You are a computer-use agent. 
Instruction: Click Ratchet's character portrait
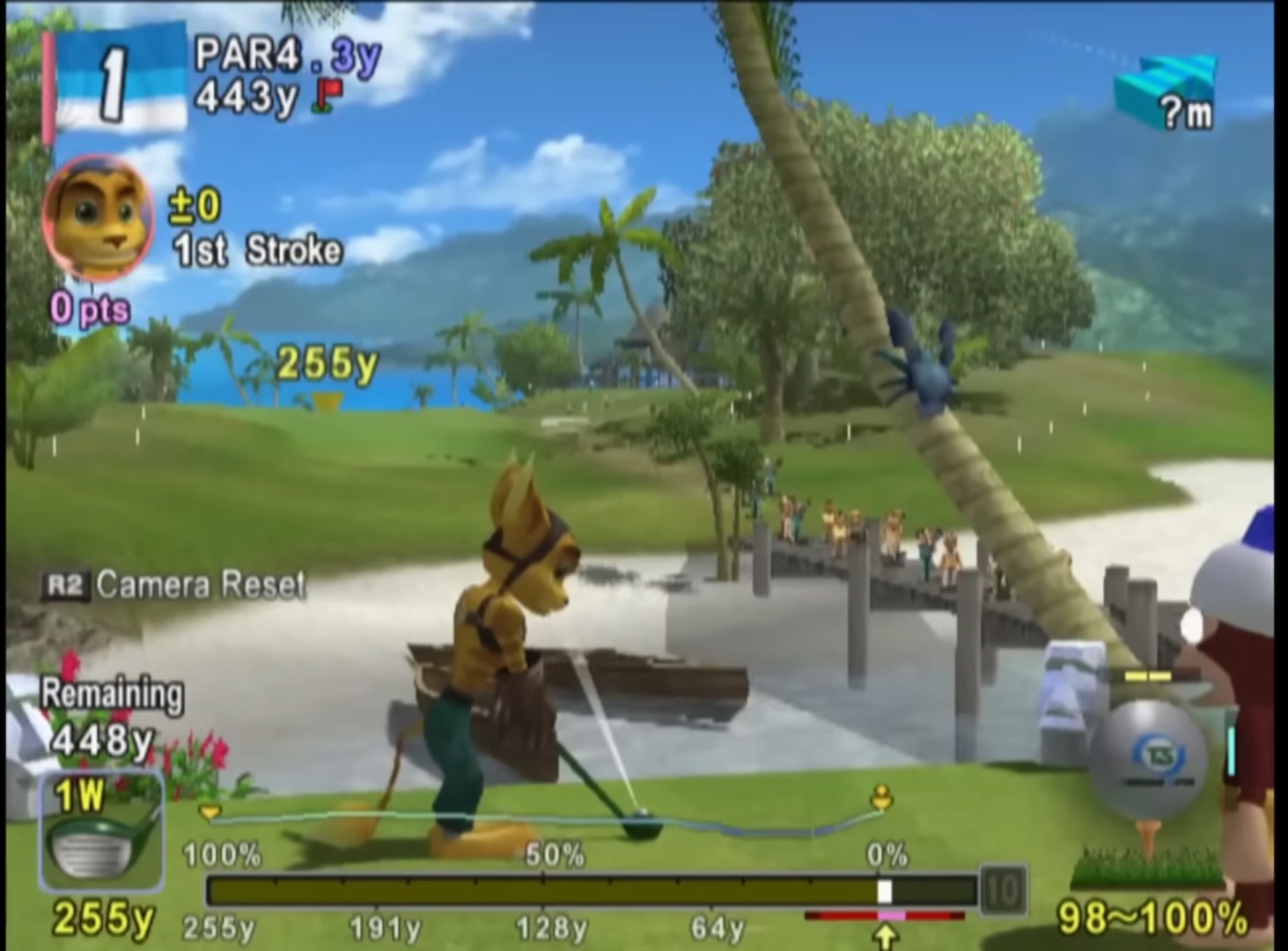click(x=98, y=217)
